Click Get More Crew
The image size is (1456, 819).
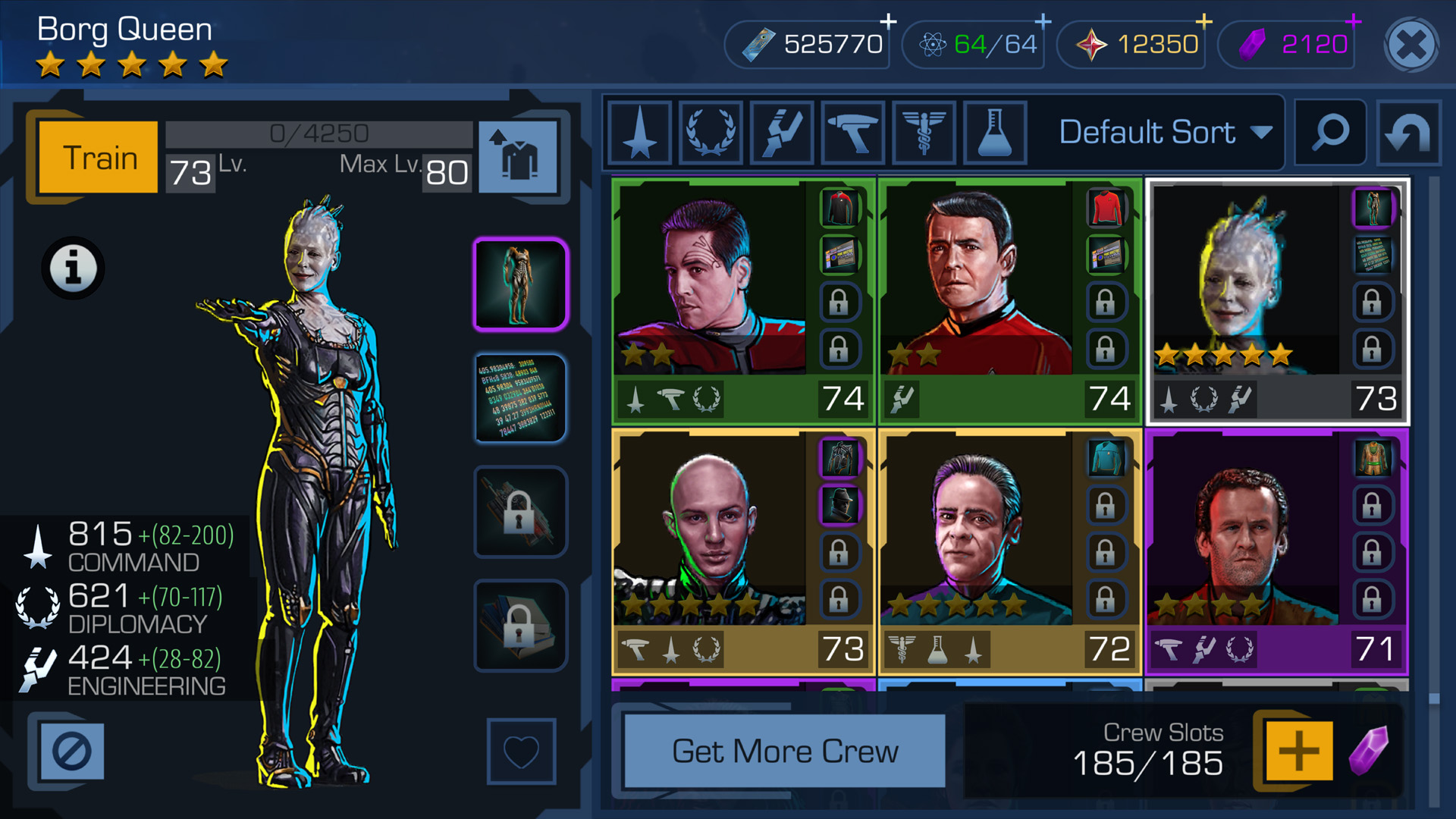[786, 751]
